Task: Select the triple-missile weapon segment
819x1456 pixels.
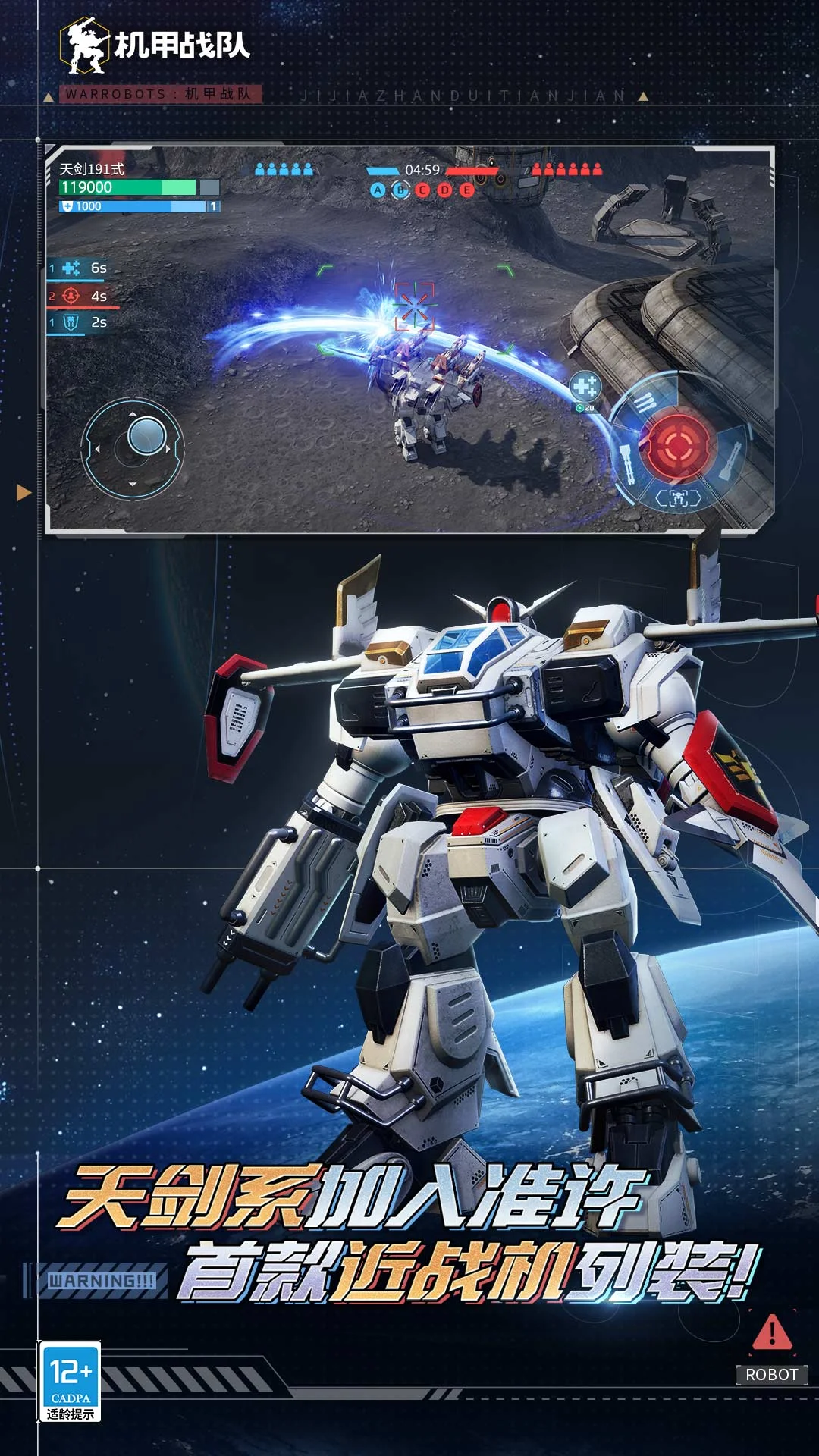Action: point(646,402)
